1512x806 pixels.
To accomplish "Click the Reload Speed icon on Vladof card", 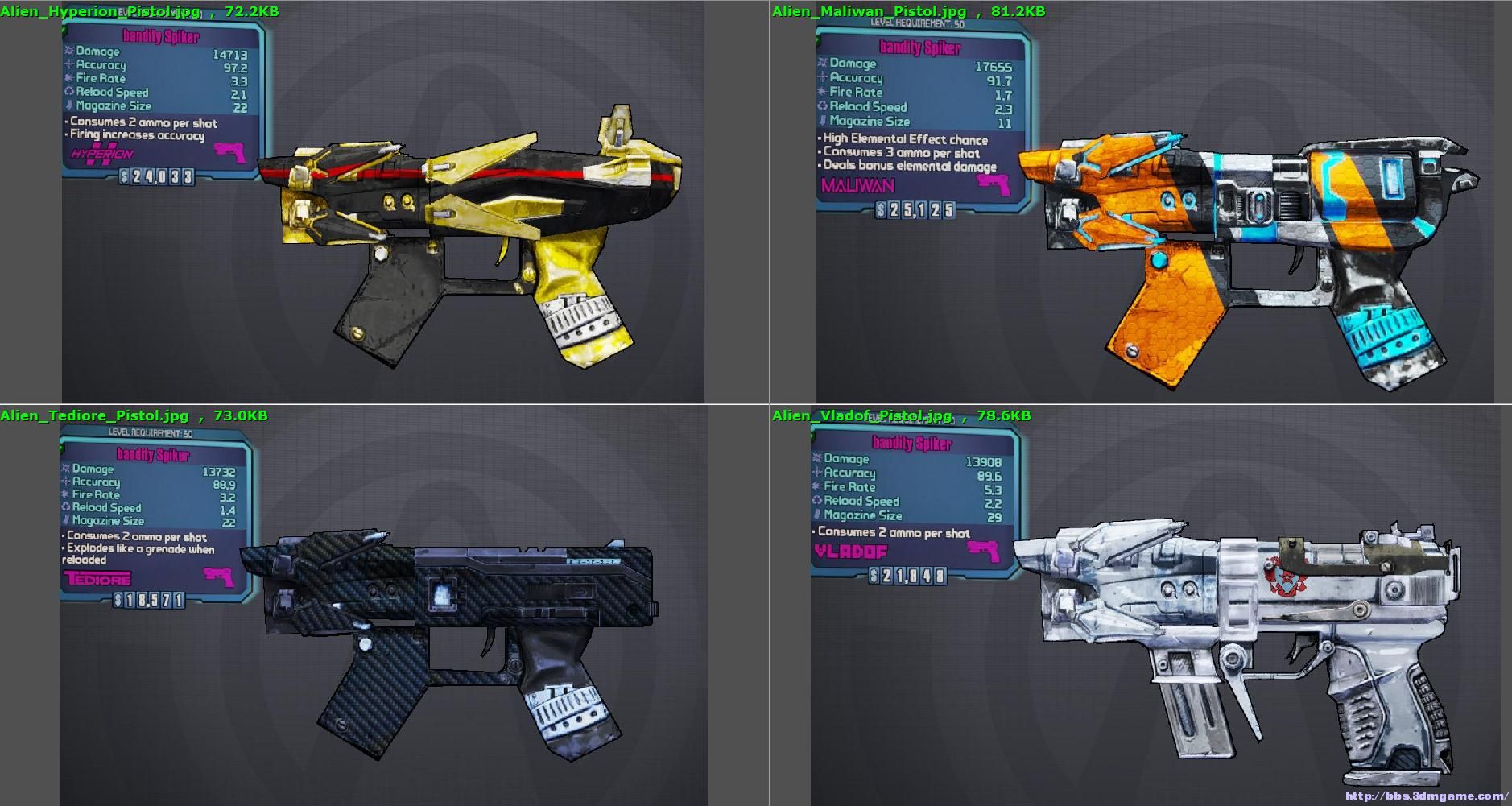I will 816,502.
